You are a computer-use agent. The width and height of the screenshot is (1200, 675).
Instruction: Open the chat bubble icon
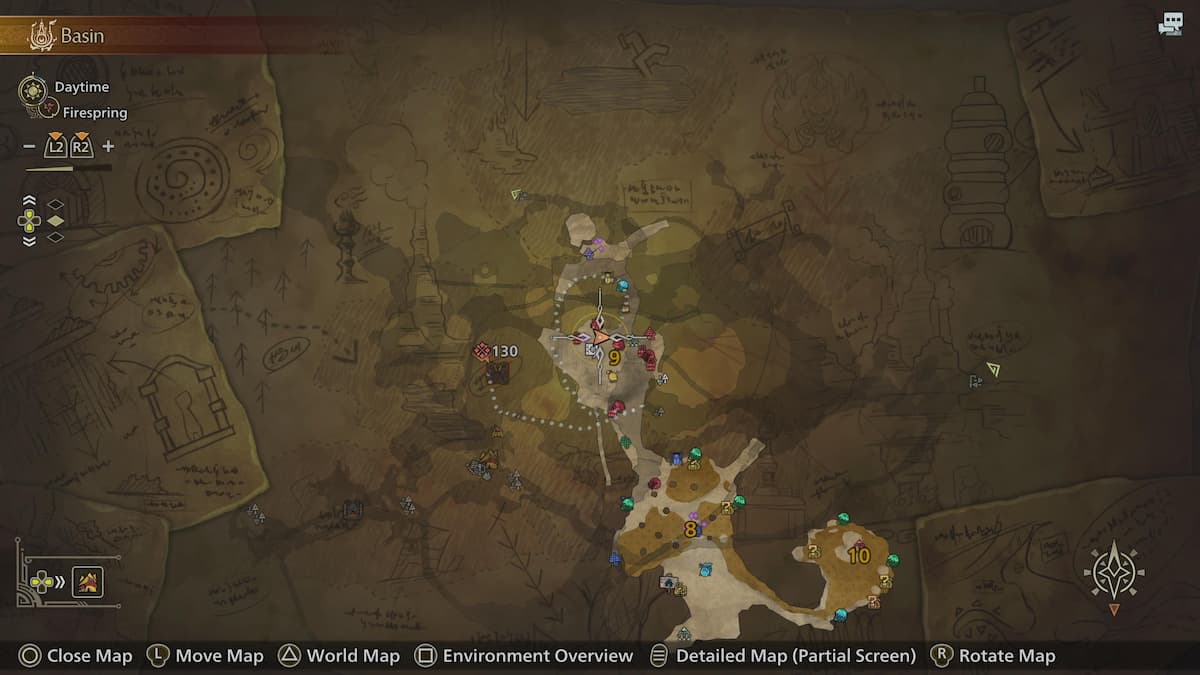coord(1170,26)
